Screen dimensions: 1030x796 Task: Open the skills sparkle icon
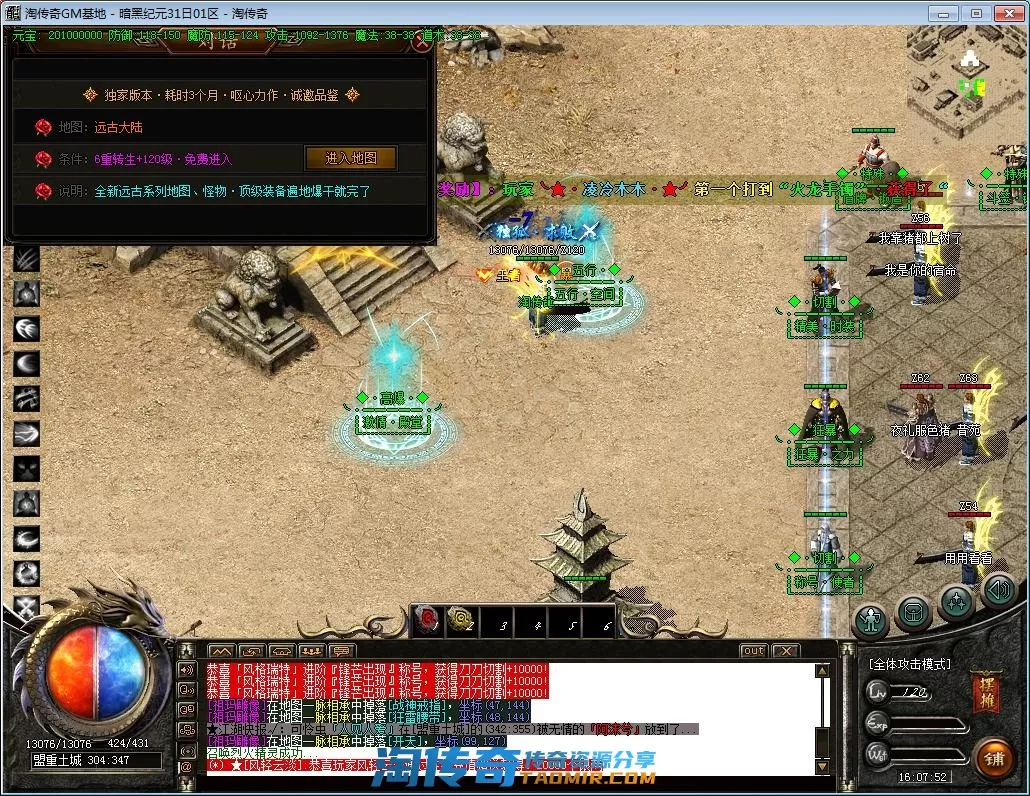956,603
